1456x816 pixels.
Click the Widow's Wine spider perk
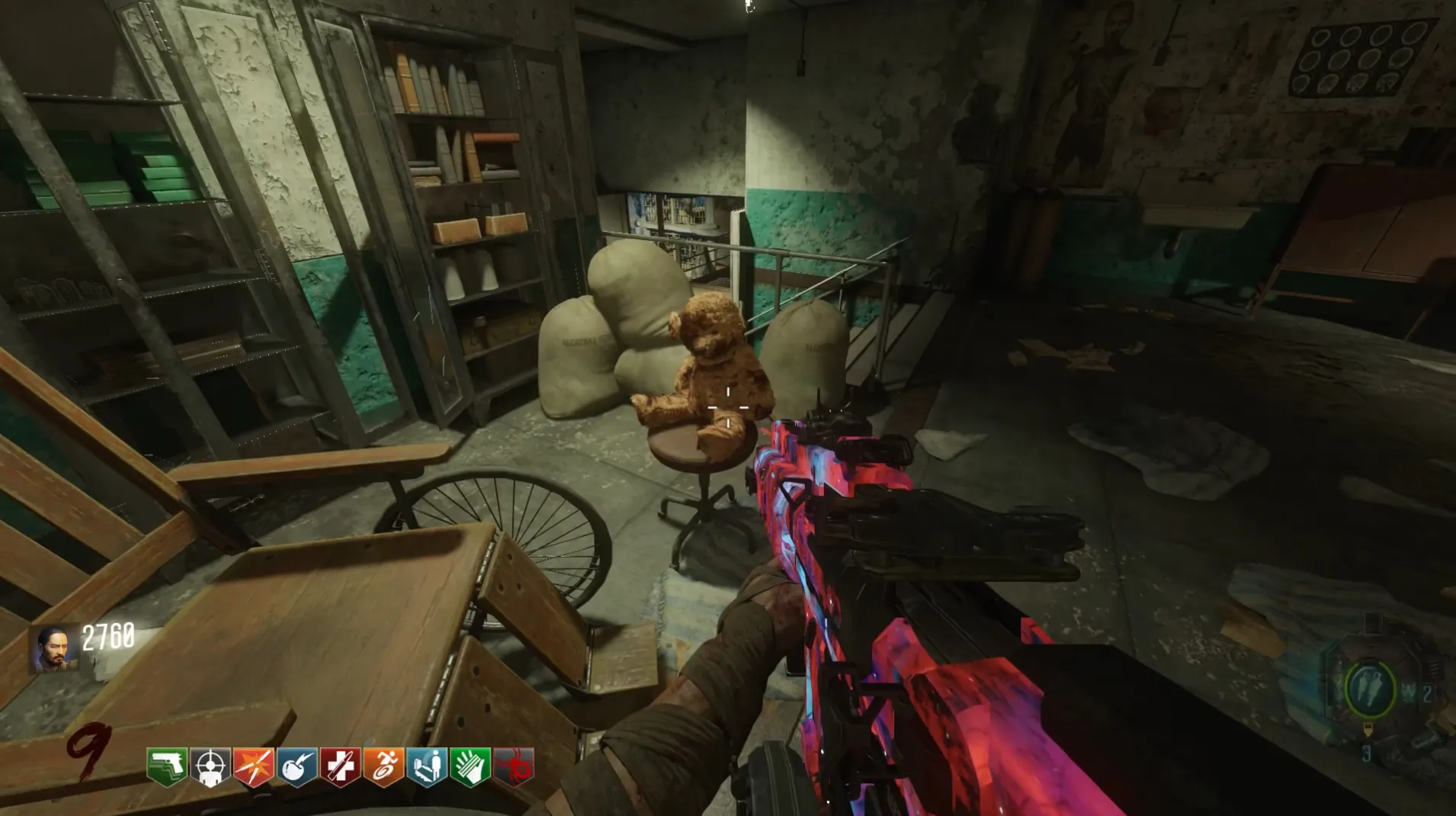(x=514, y=766)
